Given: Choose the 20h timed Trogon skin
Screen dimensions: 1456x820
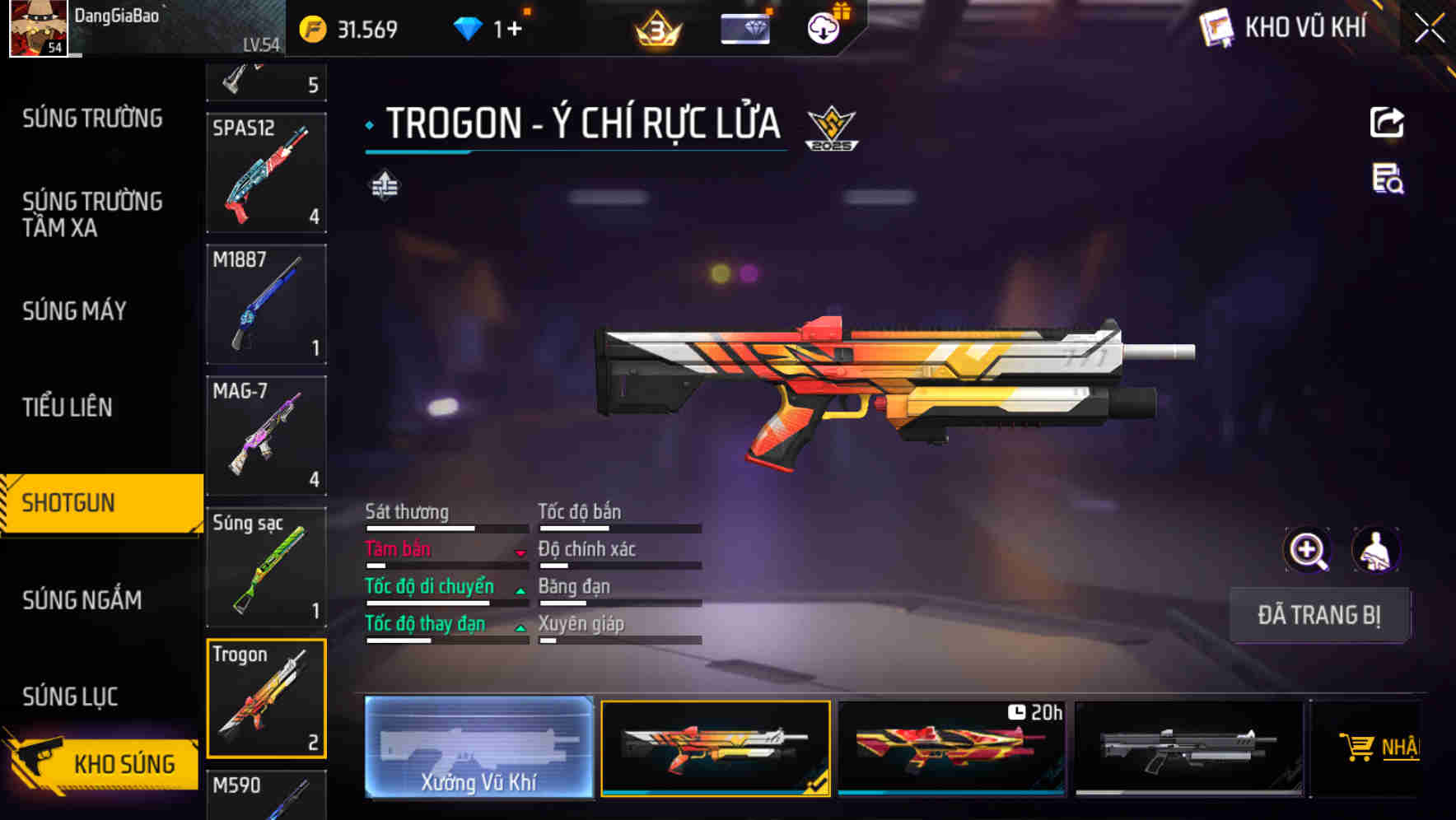Looking at the screenshot, I should coord(951,748).
